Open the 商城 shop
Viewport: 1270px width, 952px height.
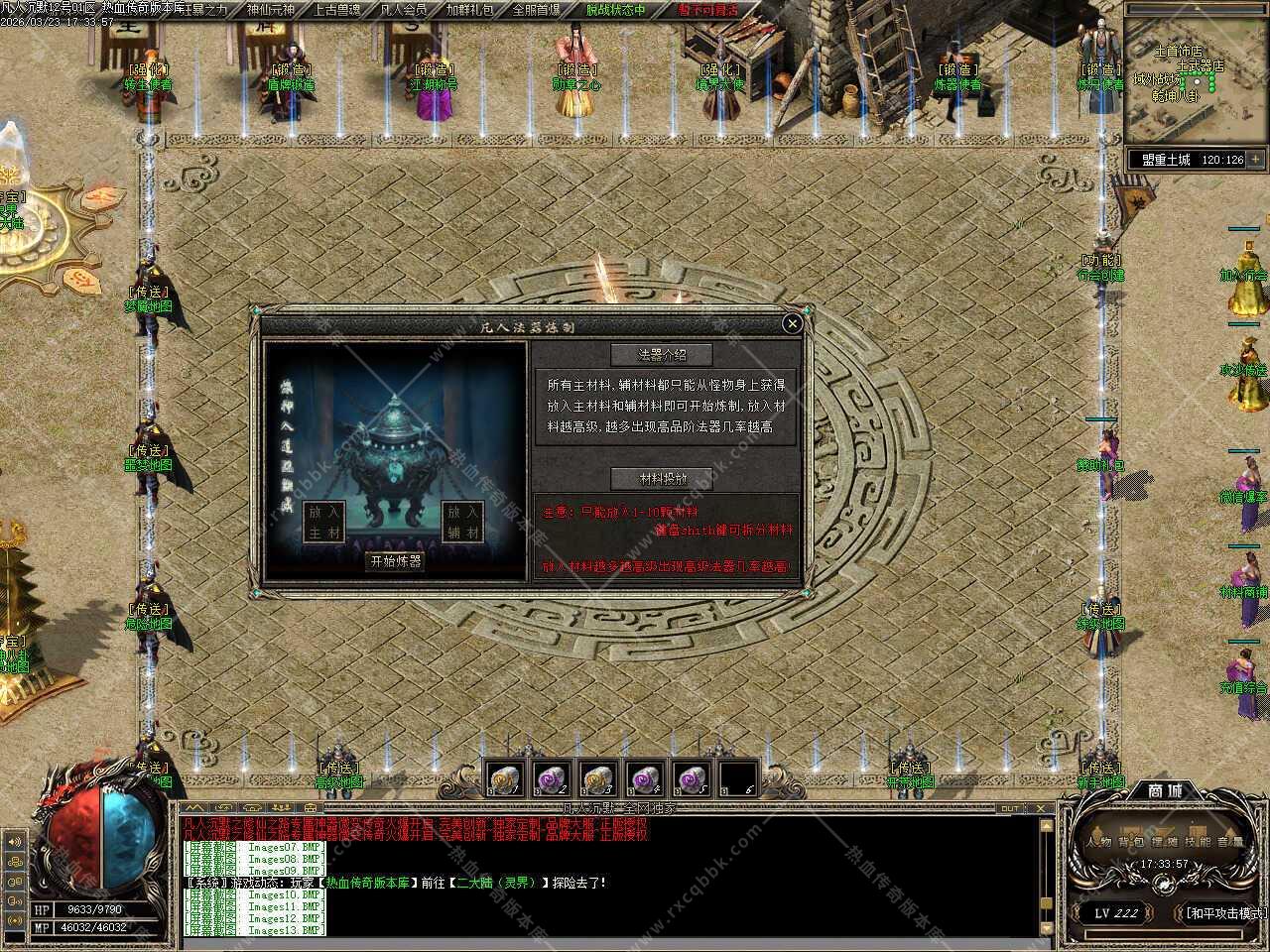click(1165, 790)
